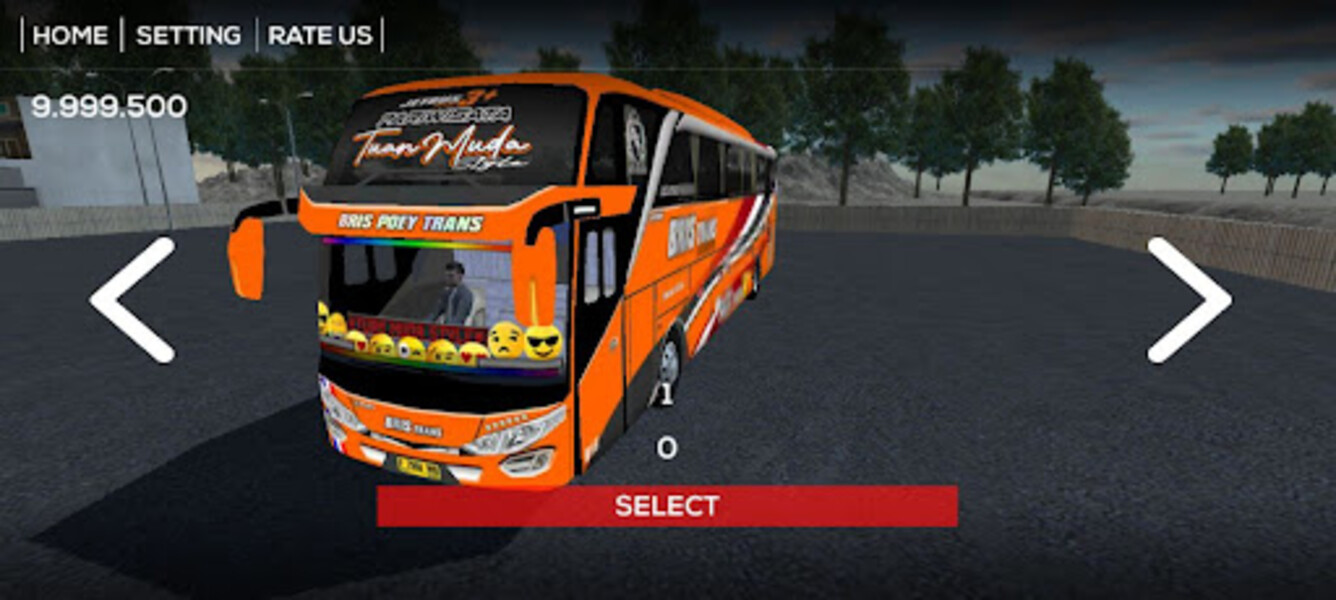
Task: Open the SETTING menu
Action: pyautogui.click(x=188, y=35)
